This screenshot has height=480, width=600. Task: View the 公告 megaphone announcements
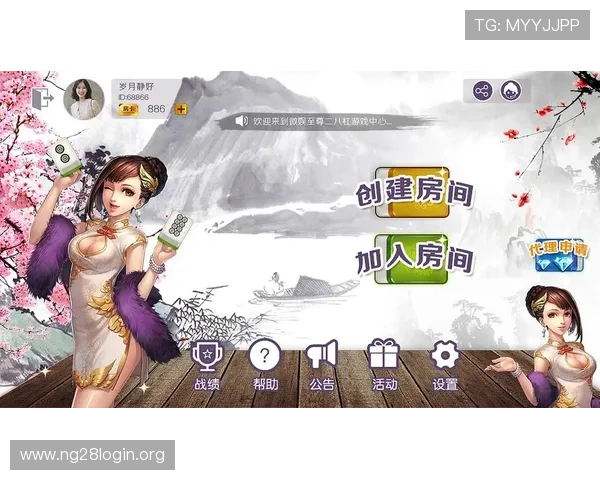pyautogui.click(x=322, y=365)
